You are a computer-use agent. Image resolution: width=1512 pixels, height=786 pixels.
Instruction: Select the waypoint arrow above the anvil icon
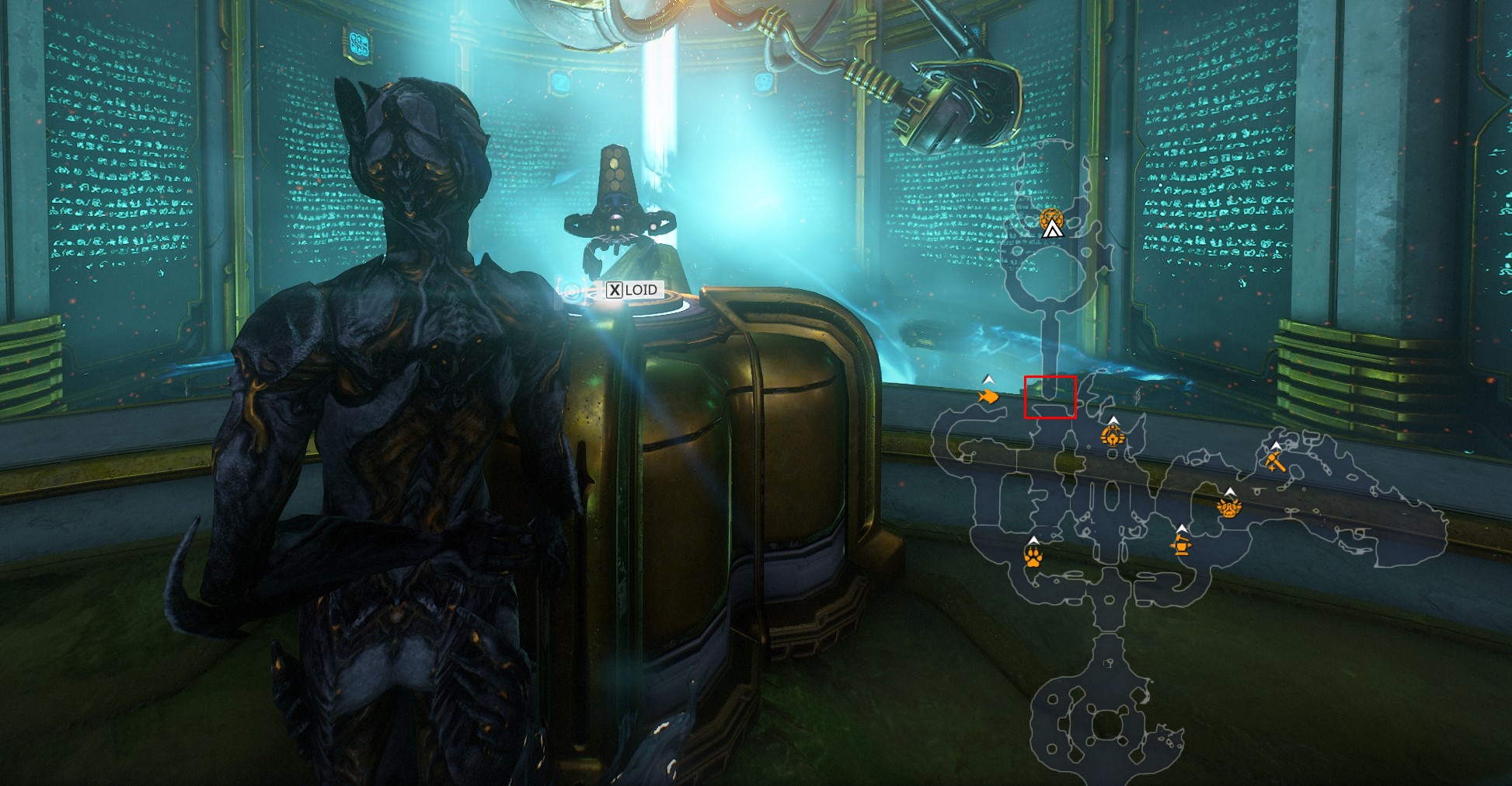[x=1182, y=529]
